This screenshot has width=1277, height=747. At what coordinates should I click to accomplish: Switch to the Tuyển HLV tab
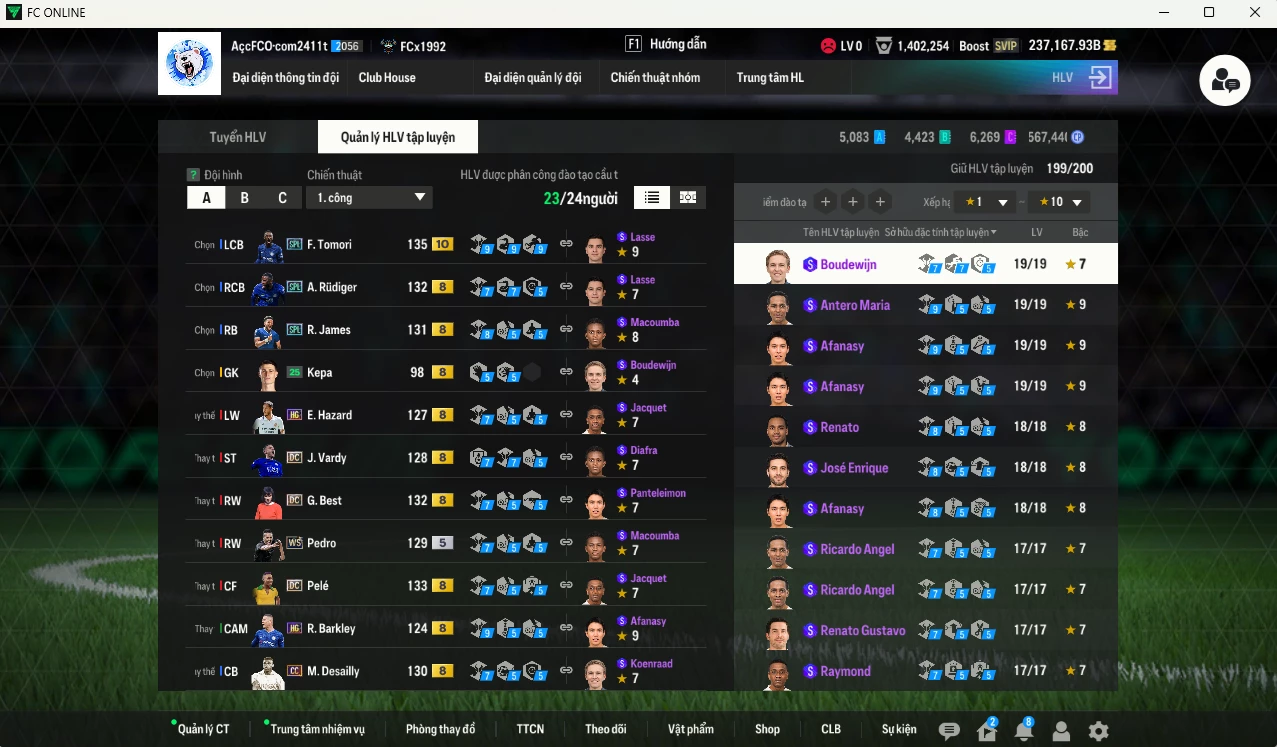[238, 137]
